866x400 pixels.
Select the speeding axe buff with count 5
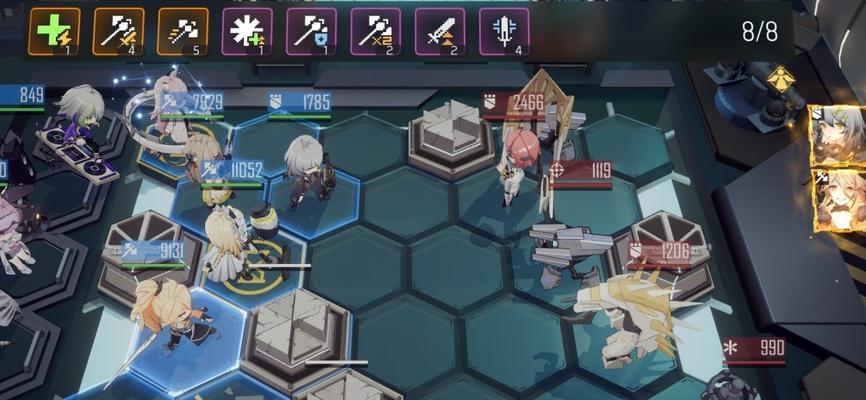coord(182,31)
